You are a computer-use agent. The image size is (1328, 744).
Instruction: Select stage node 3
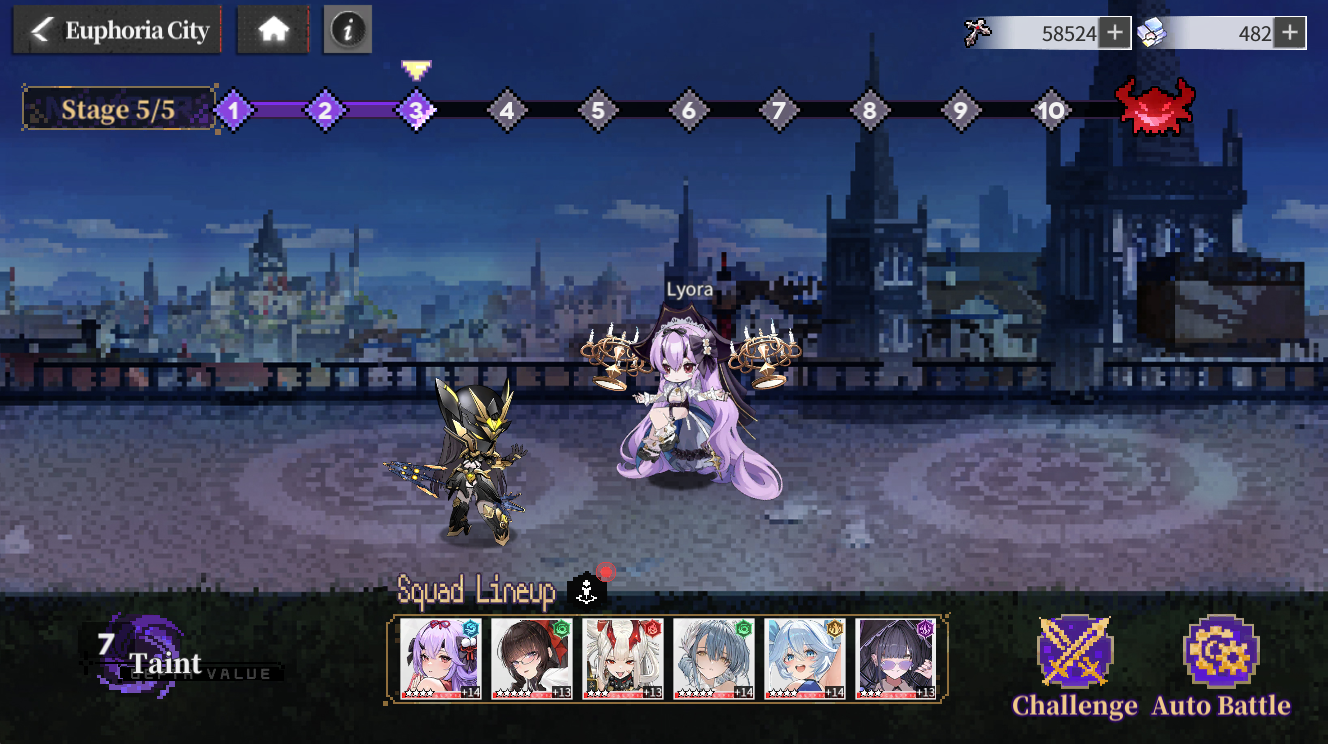(x=416, y=110)
